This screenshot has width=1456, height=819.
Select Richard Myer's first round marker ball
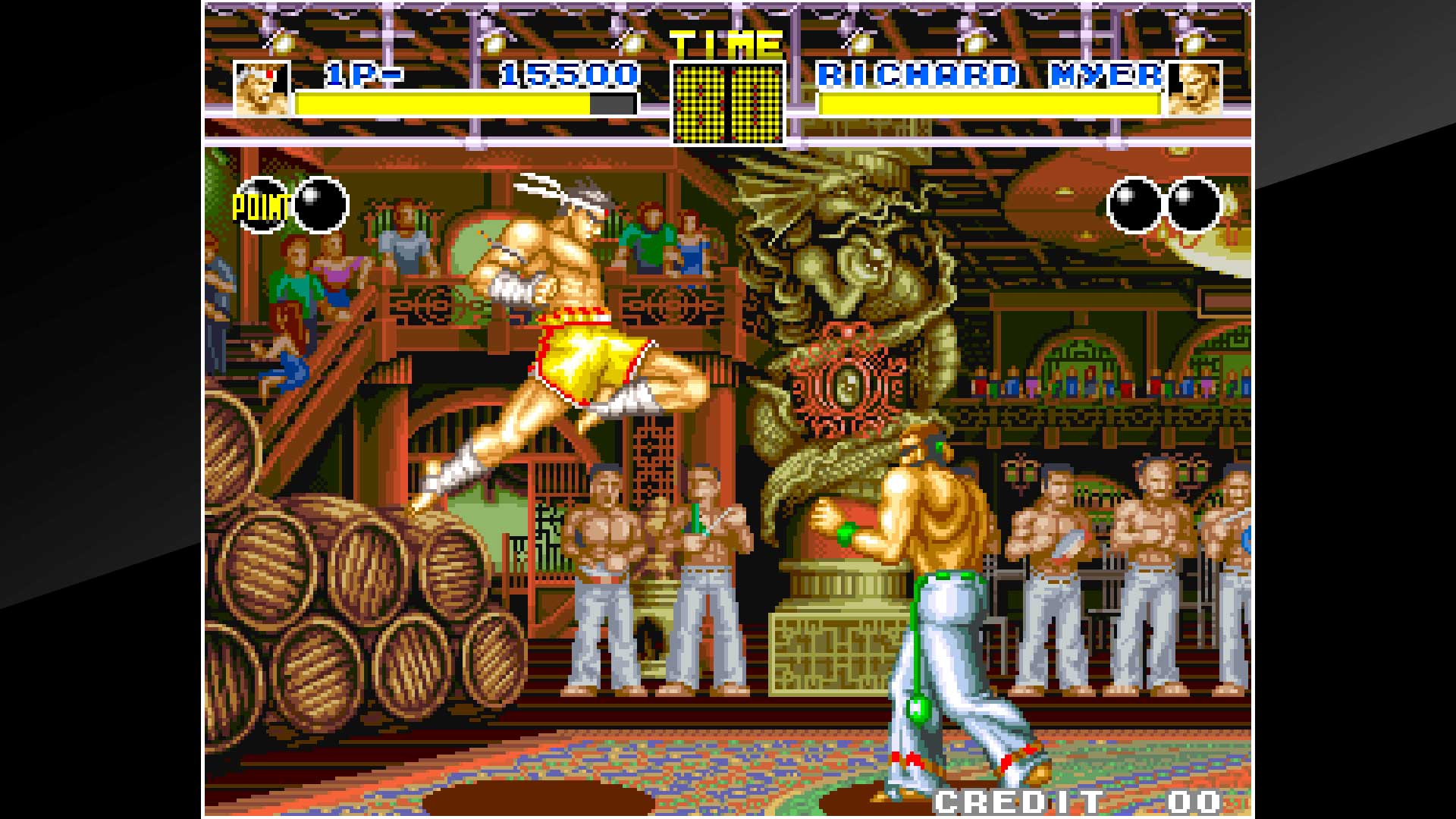point(1133,205)
